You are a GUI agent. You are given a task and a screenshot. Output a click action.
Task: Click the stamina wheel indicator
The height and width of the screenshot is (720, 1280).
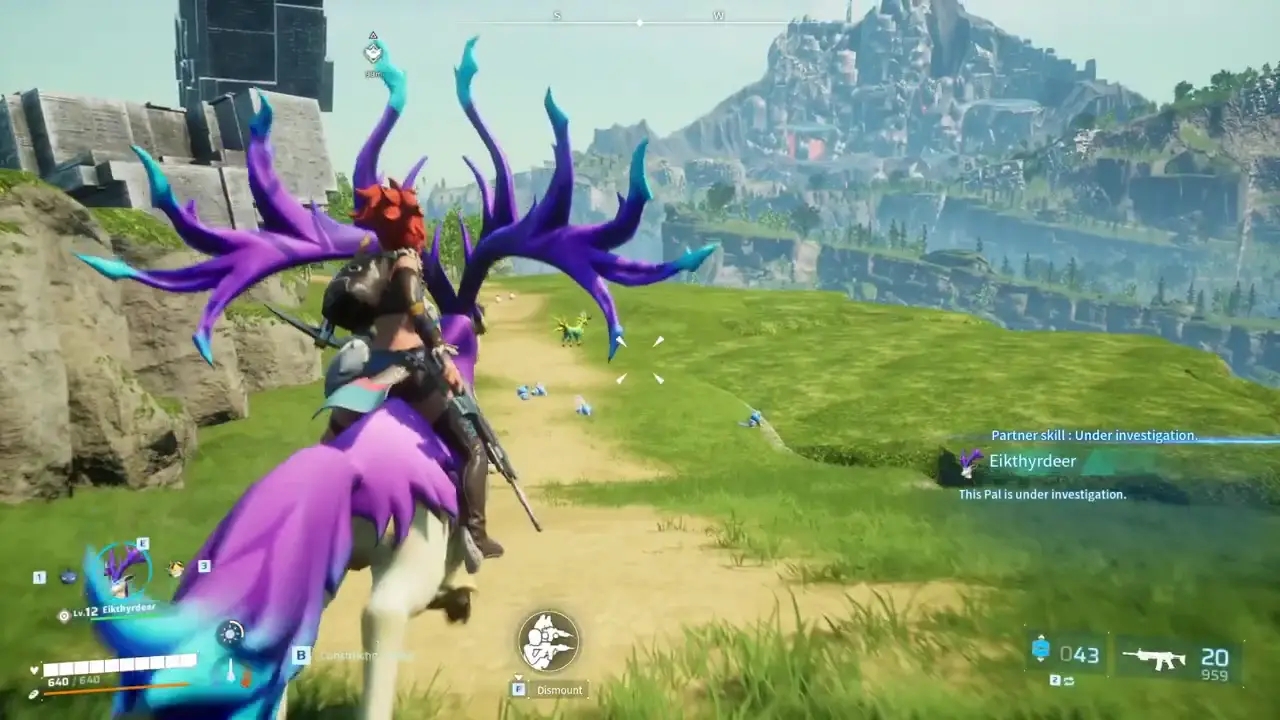pos(229,634)
